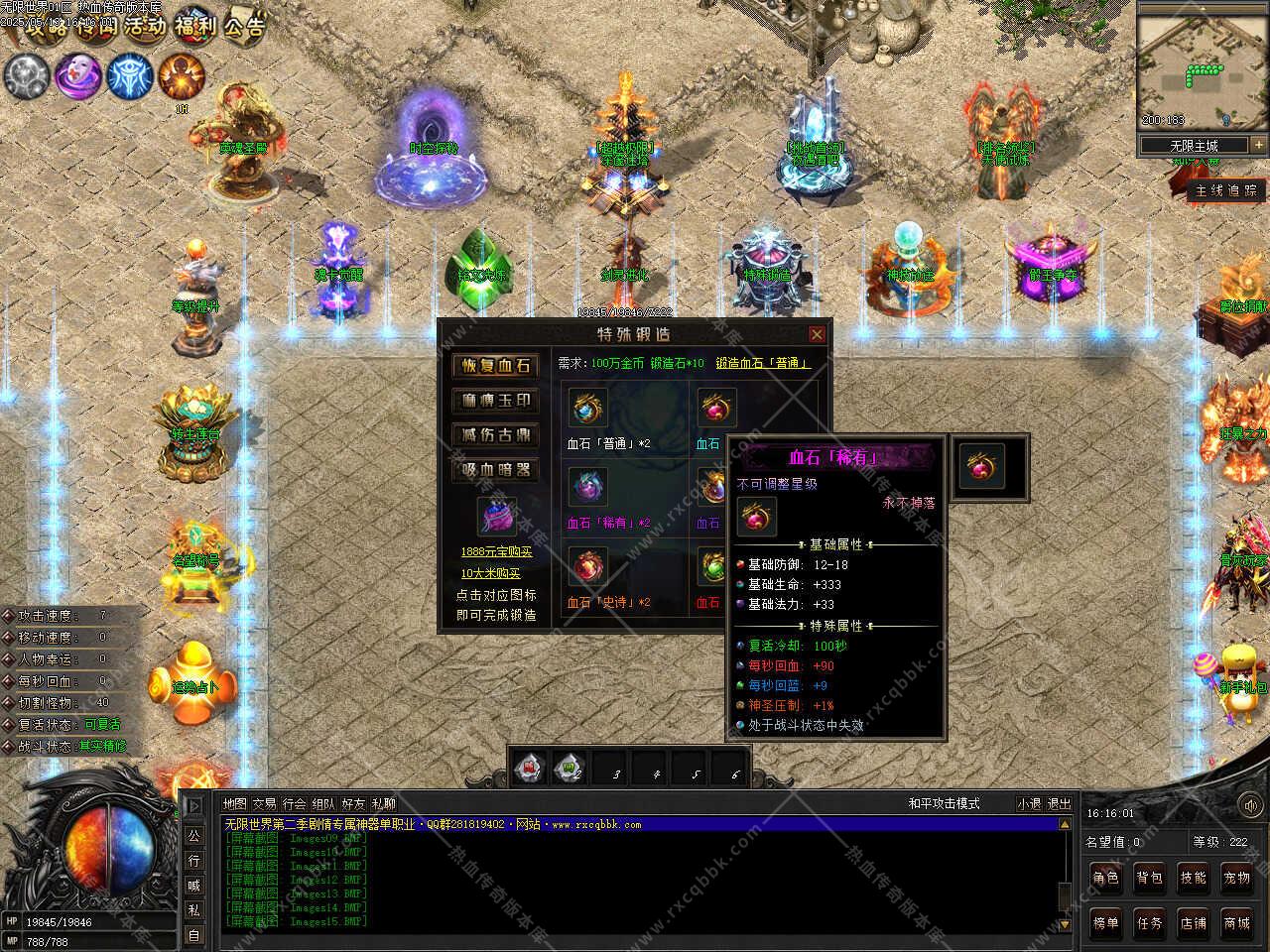Click the 1888元宝购买 purchase link
1270x952 pixels.
496,552
